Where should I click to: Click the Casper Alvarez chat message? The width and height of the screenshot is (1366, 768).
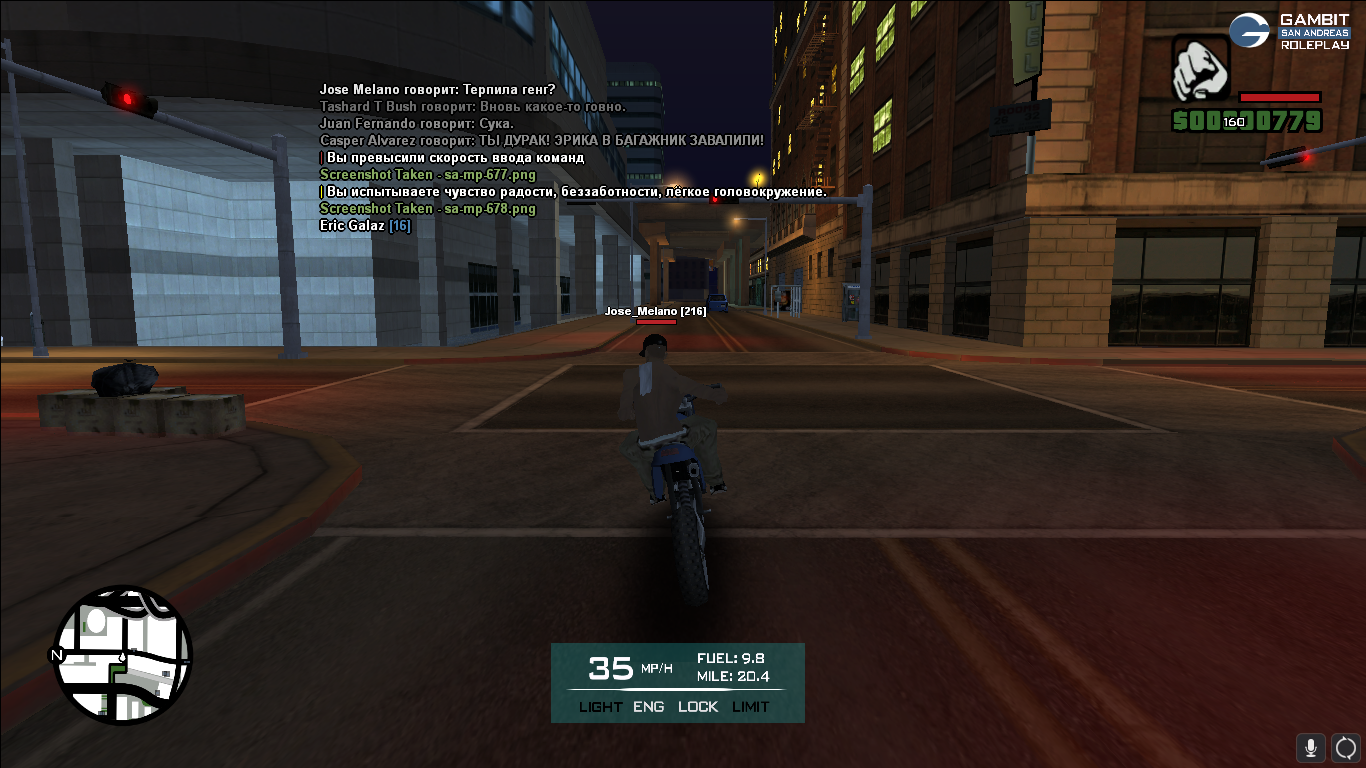(541, 141)
